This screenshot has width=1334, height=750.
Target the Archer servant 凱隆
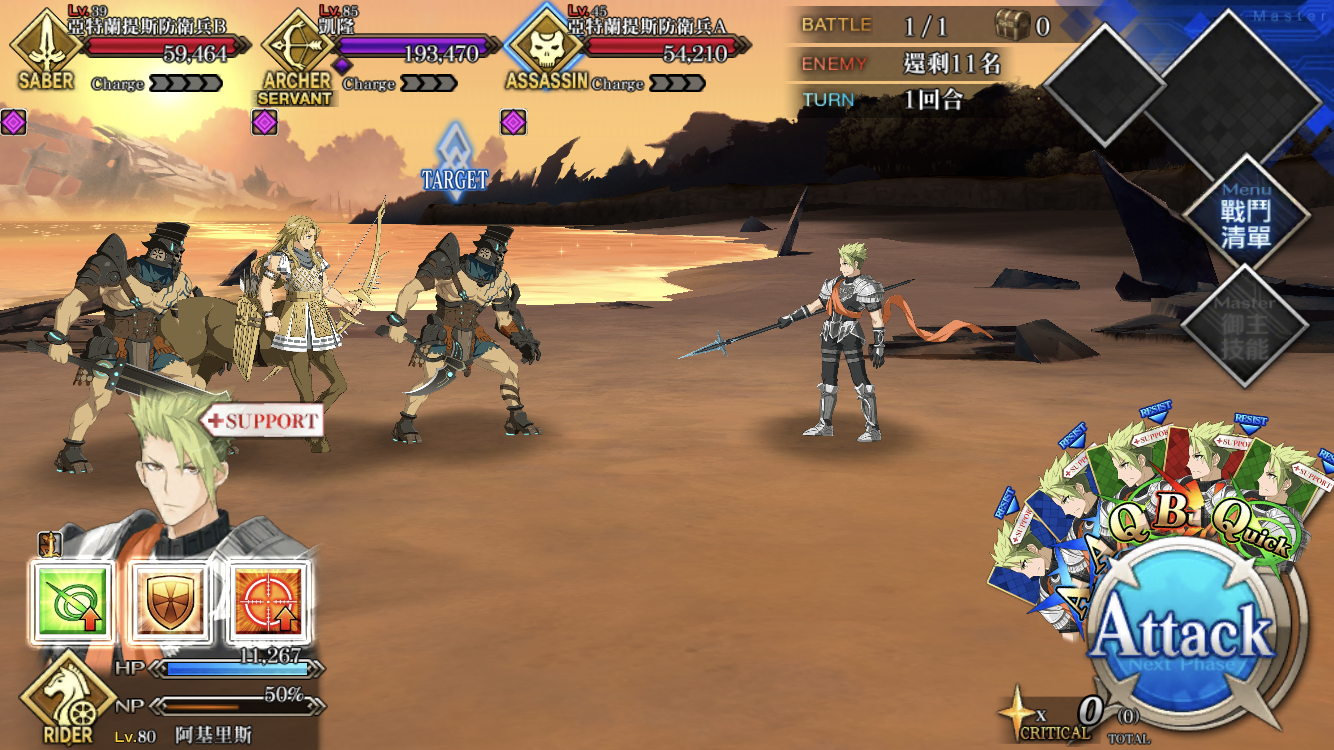pos(300,310)
